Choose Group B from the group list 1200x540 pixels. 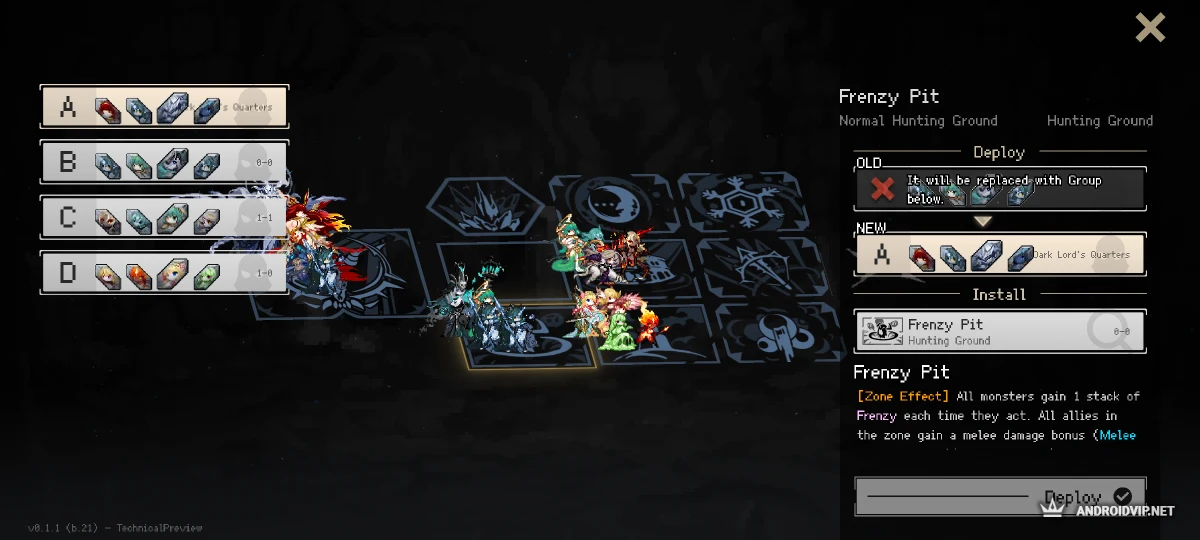(164, 162)
